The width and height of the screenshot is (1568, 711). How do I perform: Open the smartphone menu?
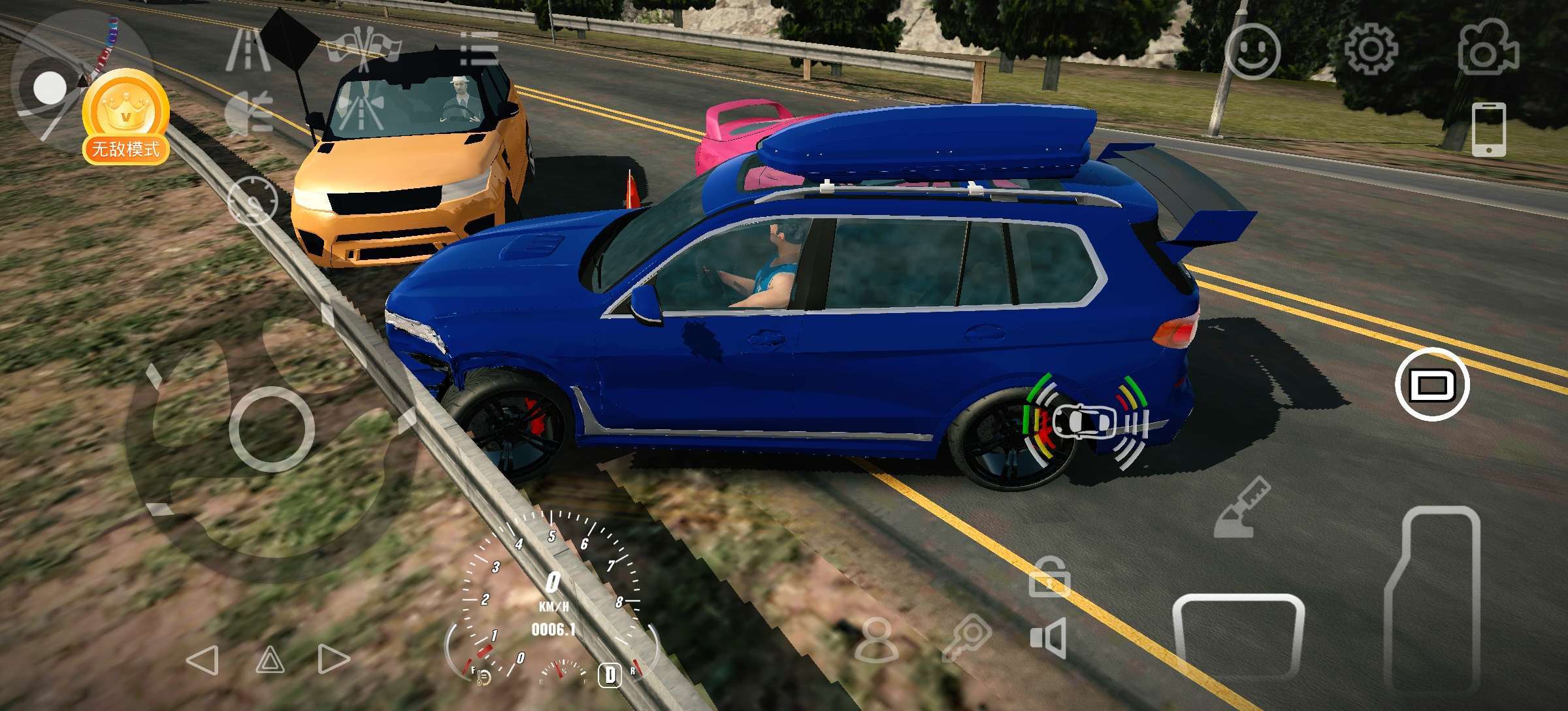coord(1489,129)
